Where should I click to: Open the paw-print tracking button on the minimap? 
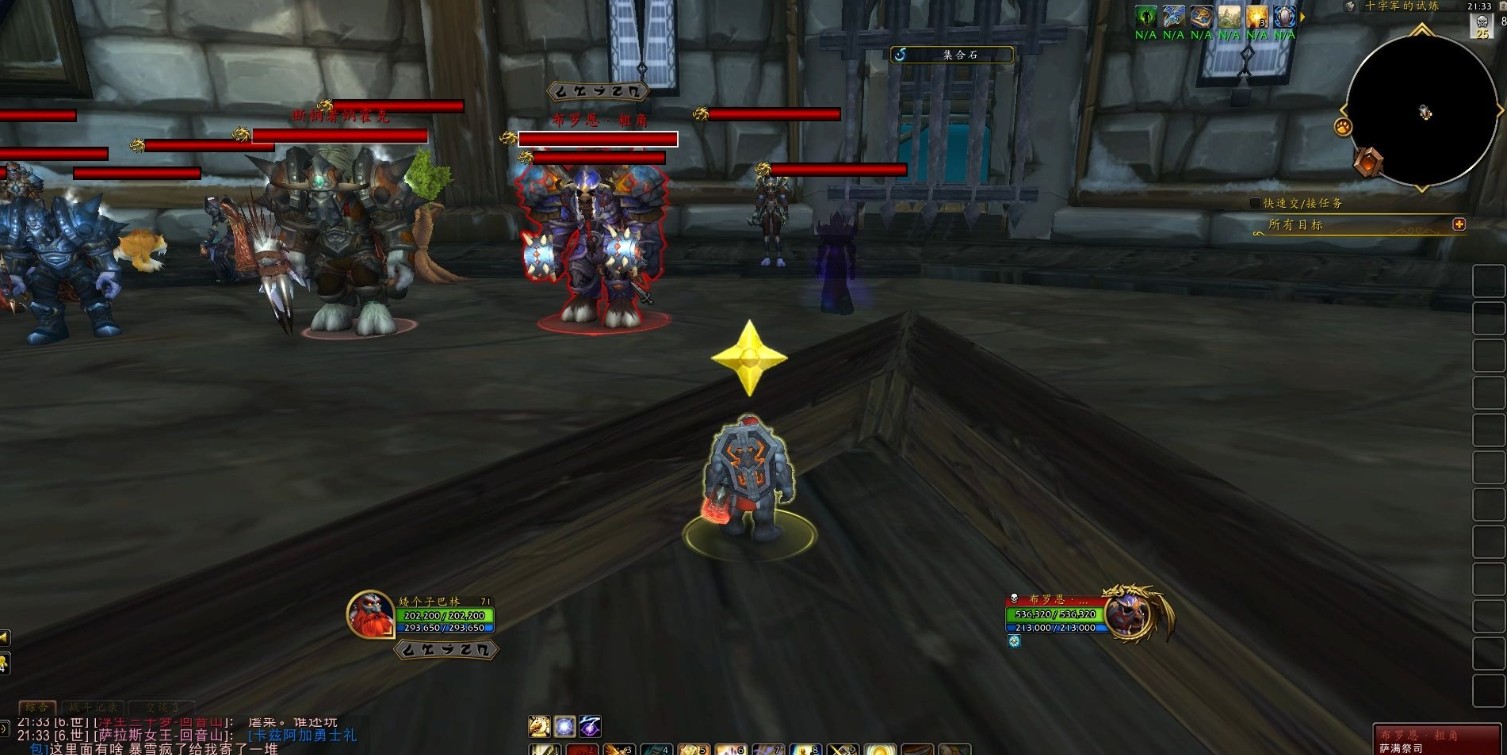(1343, 127)
